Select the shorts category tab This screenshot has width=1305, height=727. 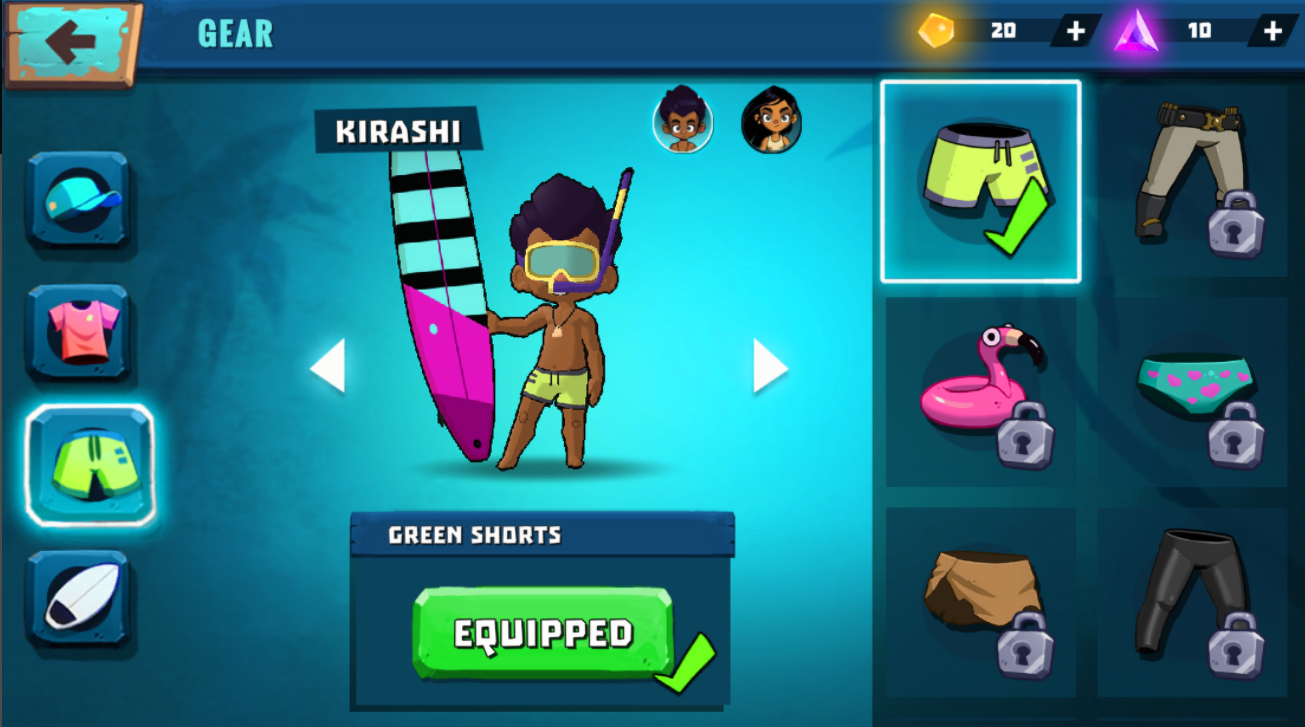90,465
